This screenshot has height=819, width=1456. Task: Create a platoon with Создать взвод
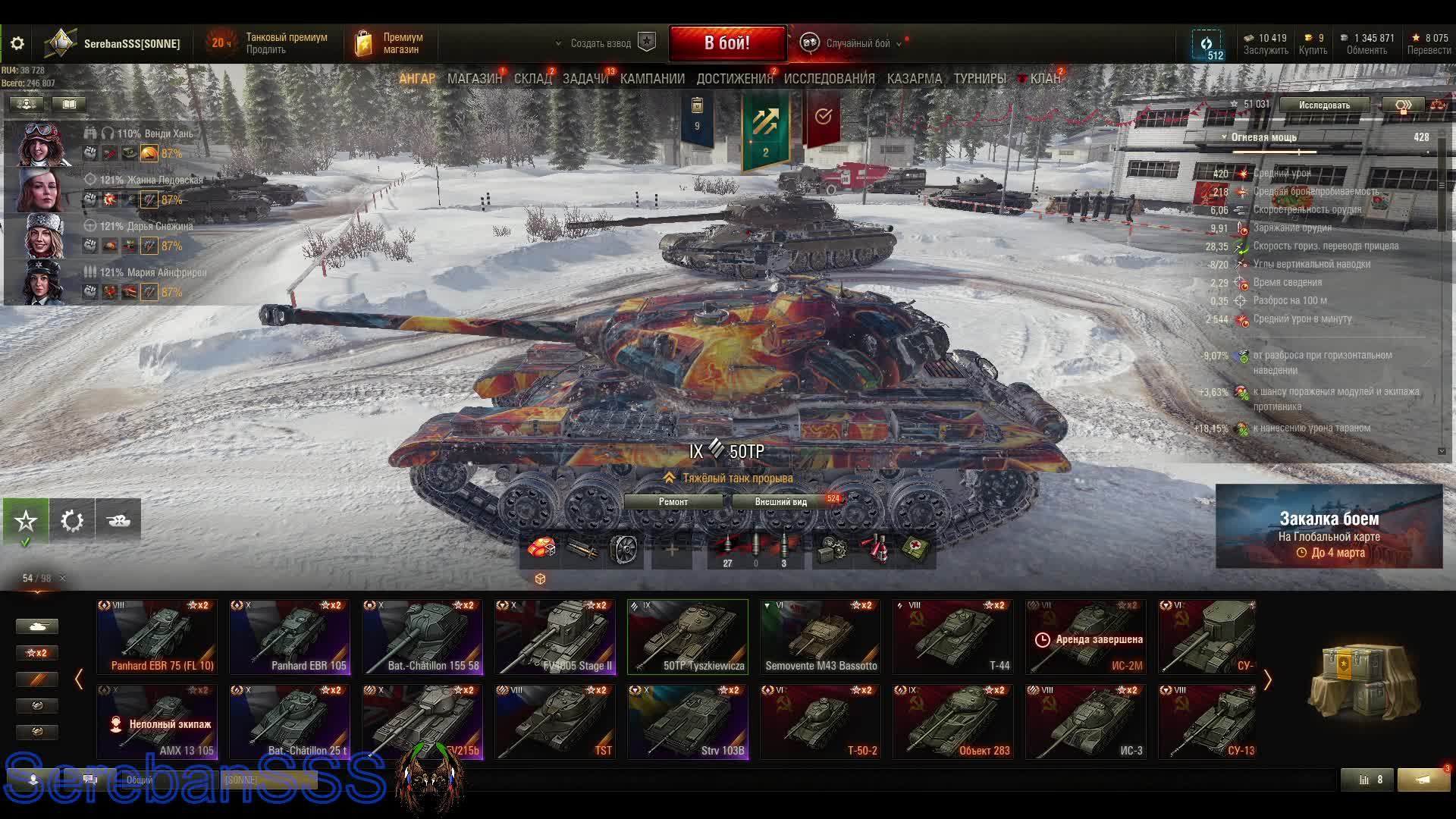[601, 43]
